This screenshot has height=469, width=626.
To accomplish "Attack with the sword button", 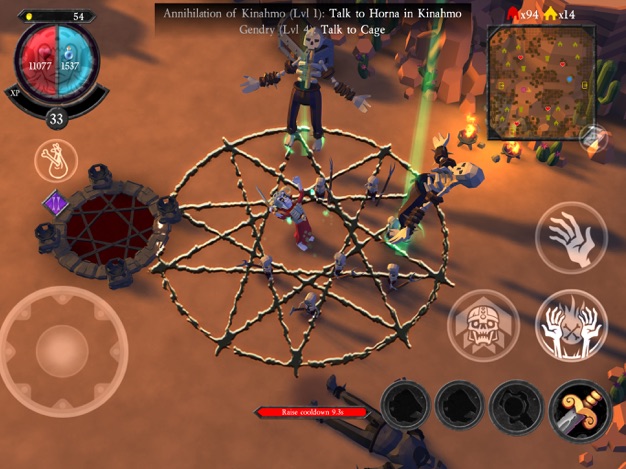I will click(x=579, y=410).
